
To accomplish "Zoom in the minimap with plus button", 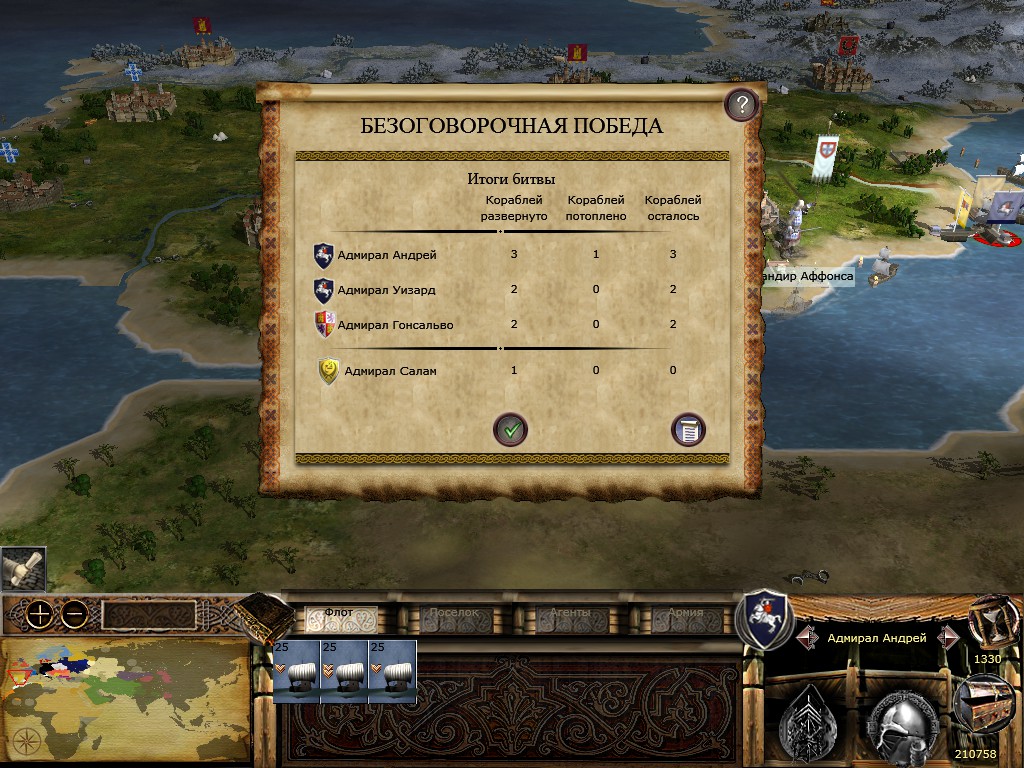I will point(39,615).
